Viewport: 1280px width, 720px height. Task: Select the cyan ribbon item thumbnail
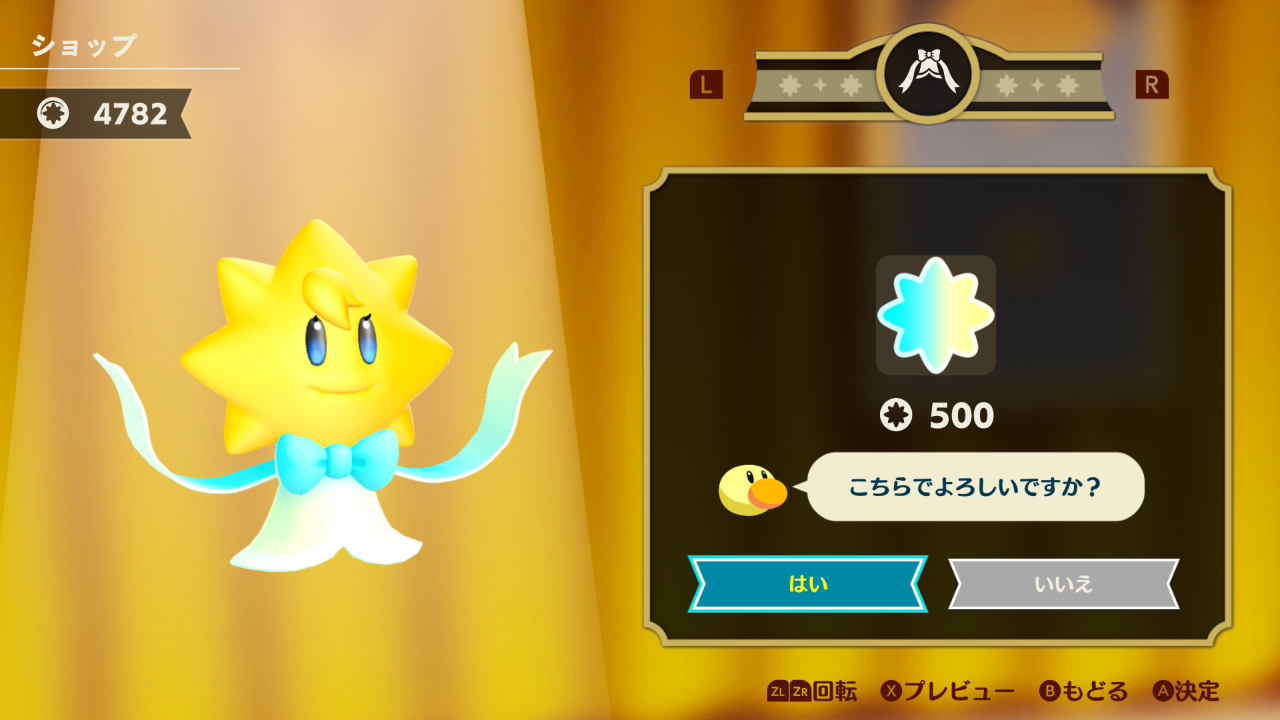click(935, 315)
